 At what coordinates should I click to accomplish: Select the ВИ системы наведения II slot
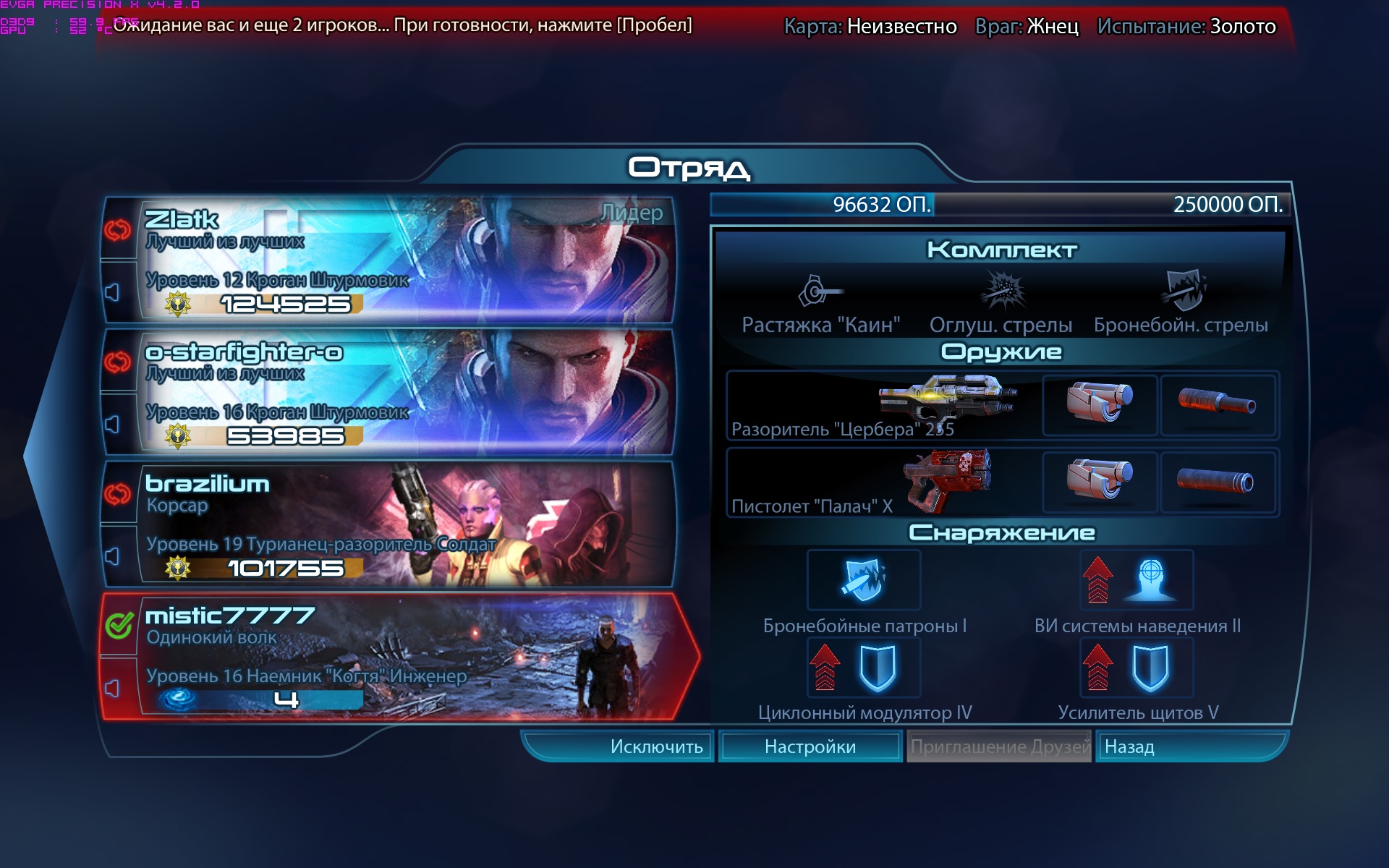(x=1137, y=580)
